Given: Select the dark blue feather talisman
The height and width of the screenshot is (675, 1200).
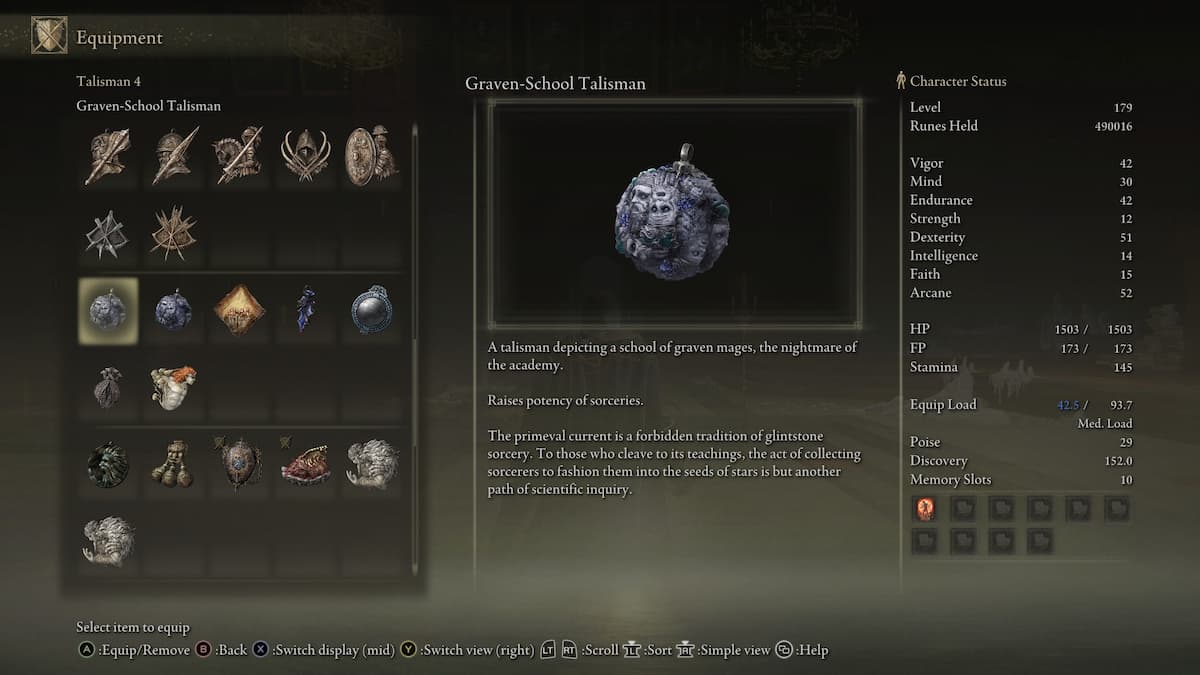Looking at the screenshot, I should (305, 311).
